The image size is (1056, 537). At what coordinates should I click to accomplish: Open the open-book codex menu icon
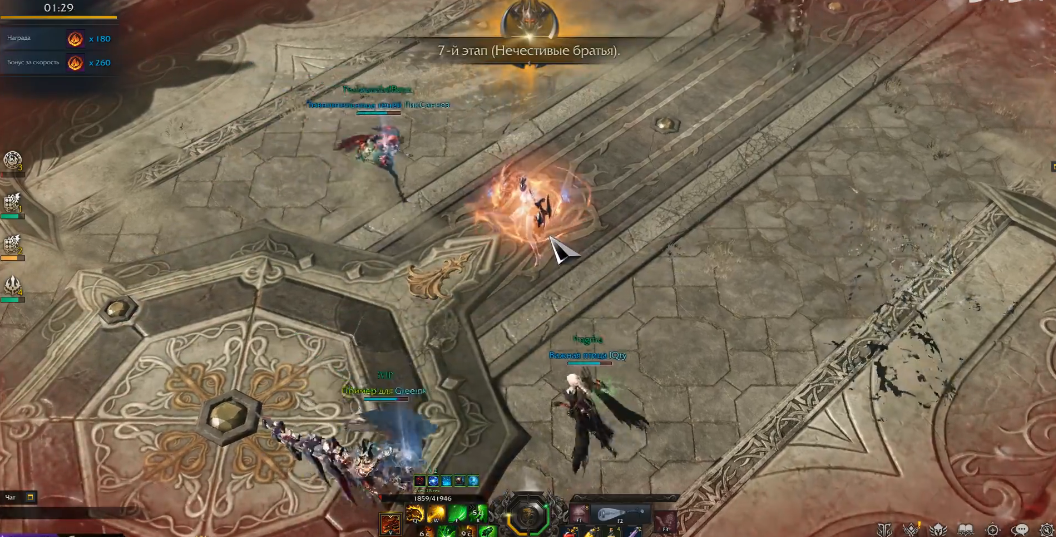965,529
